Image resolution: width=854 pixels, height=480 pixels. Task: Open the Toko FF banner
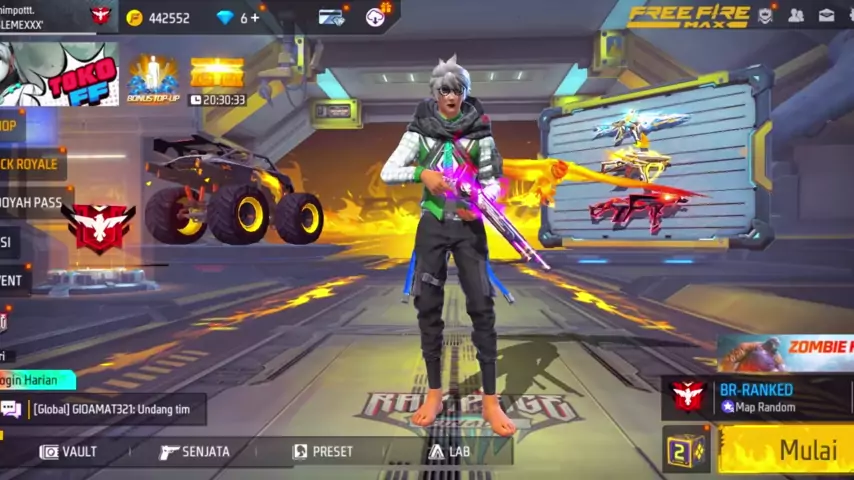[58, 72]
